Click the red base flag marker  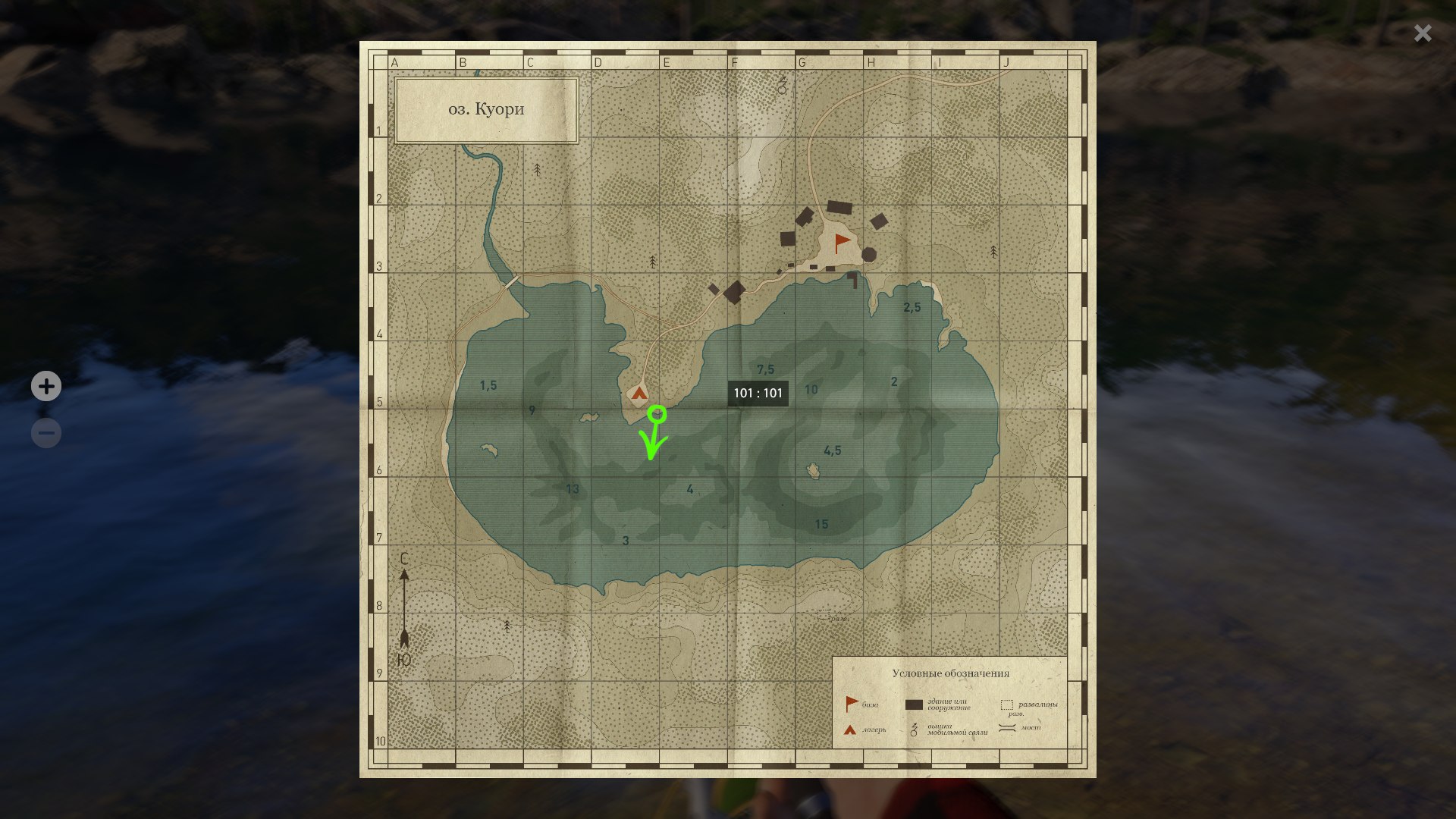(842, 243)
